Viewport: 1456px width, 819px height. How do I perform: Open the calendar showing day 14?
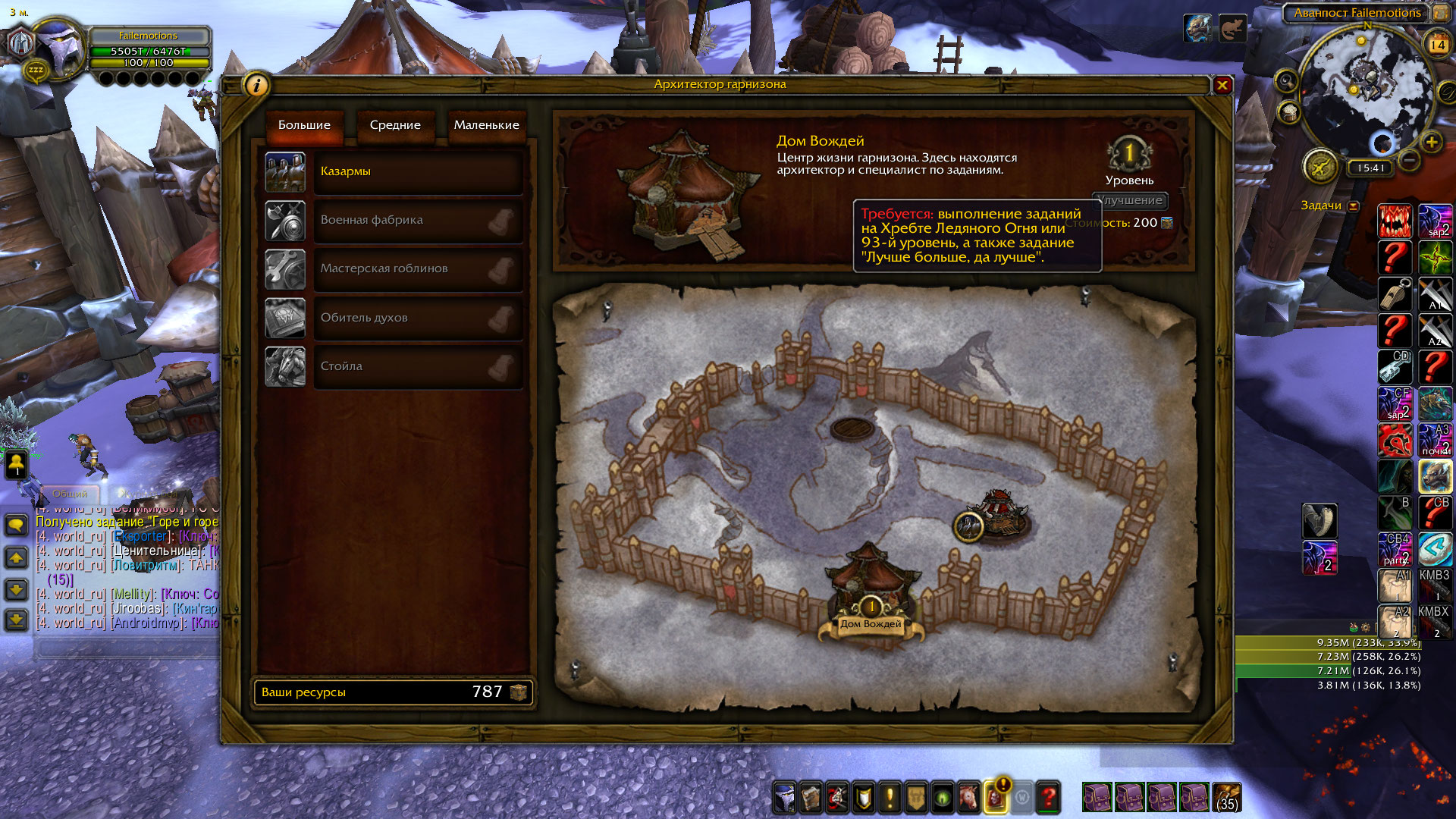click(1437, 45)
